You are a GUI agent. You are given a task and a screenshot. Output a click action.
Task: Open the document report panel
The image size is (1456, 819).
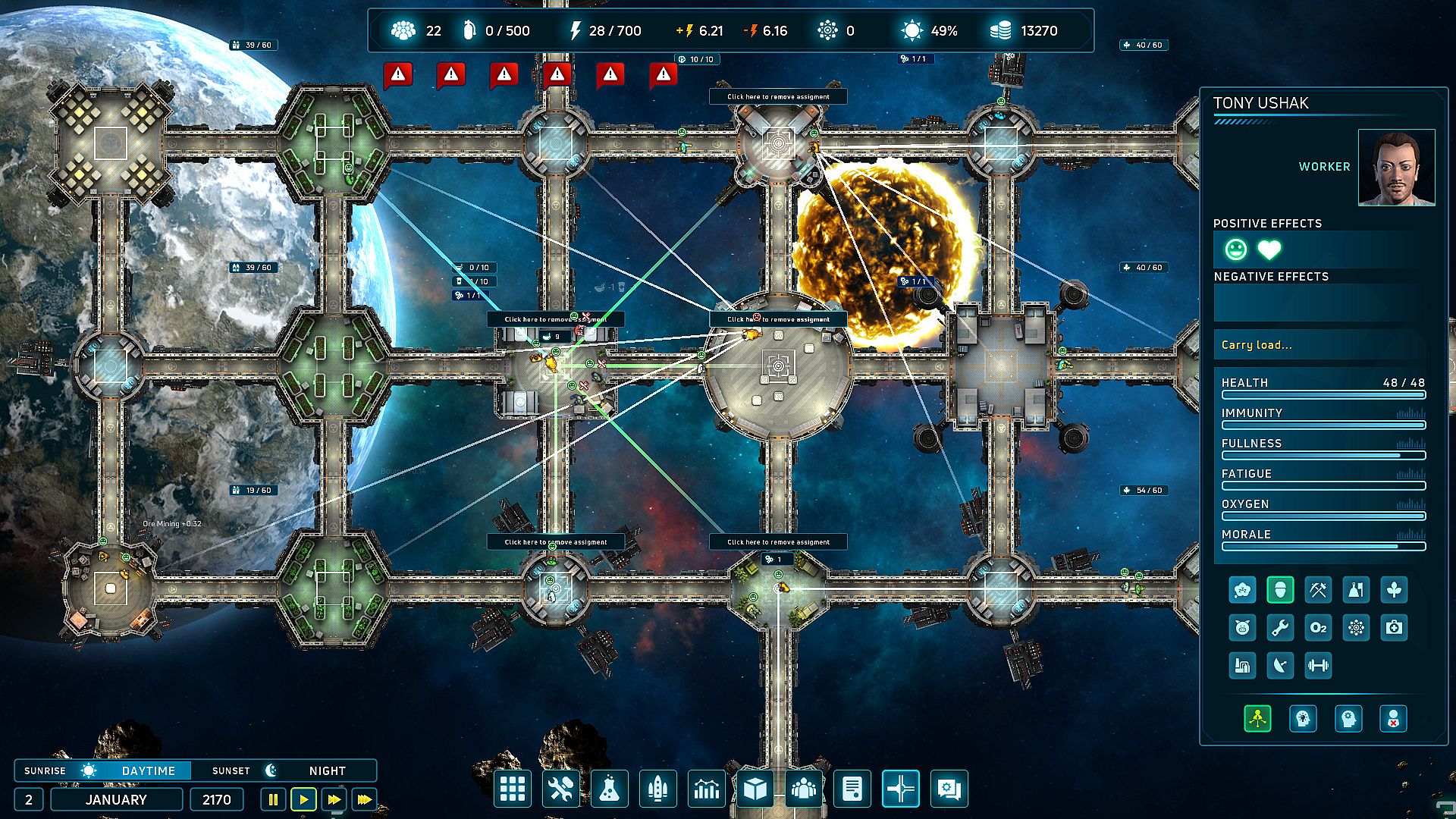(x=852, y=789)
